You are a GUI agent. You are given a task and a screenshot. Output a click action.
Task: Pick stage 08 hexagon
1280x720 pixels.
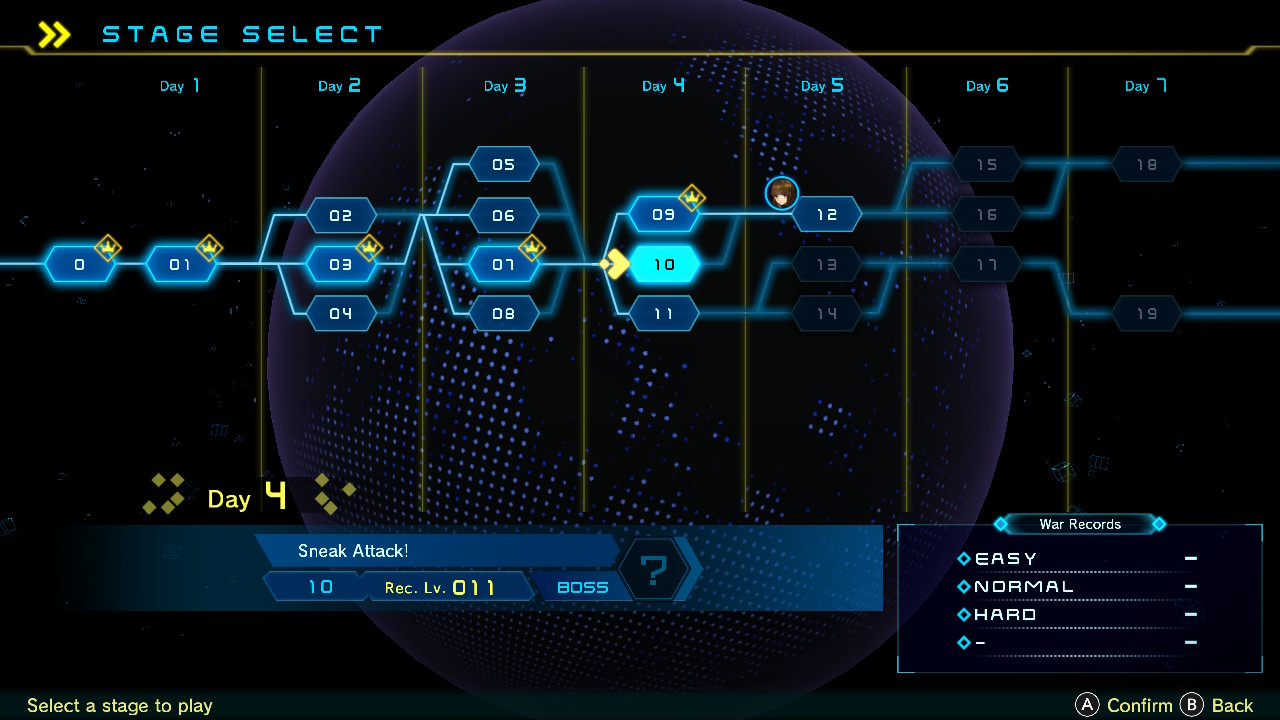point(503,314)
